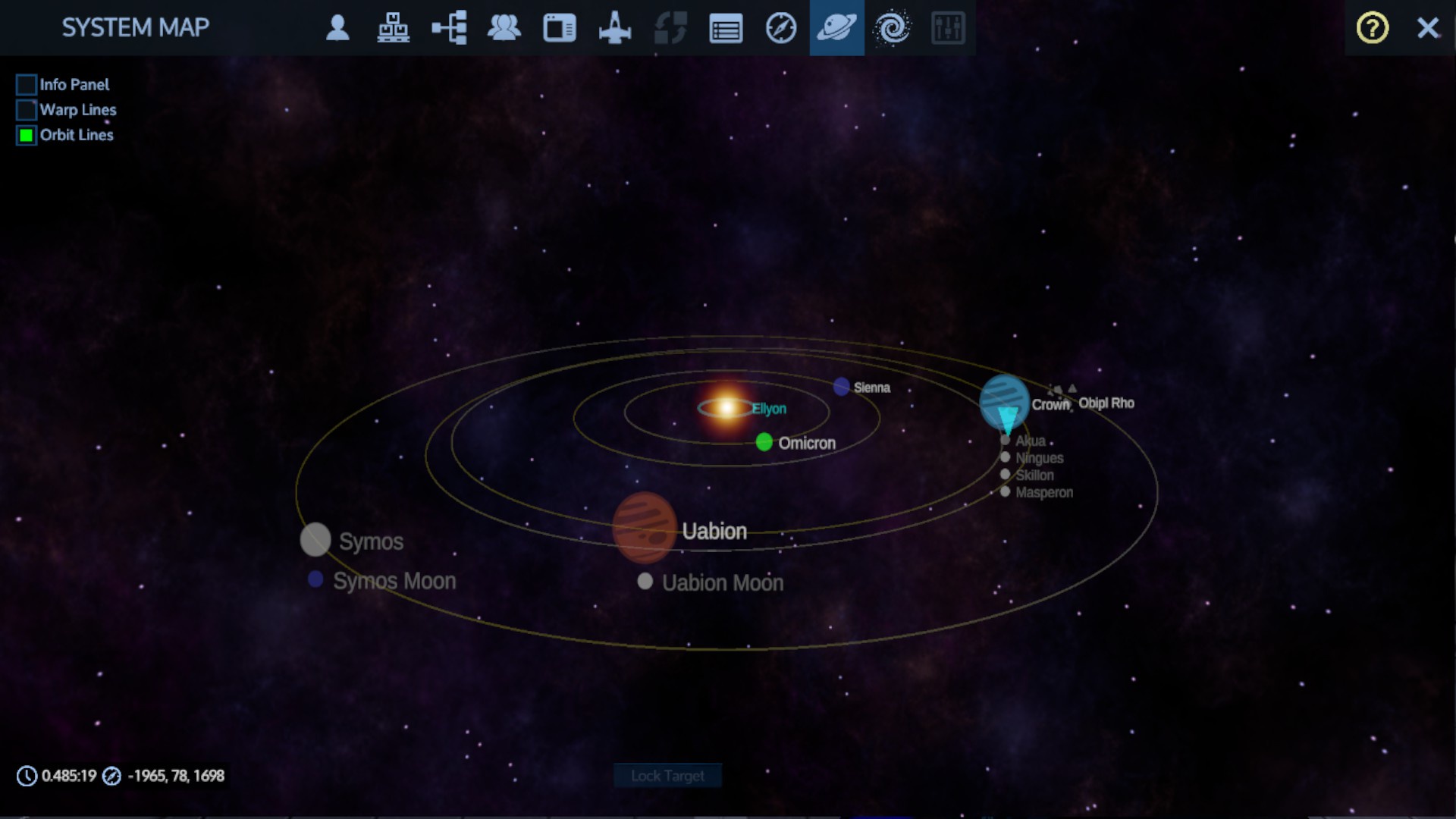Open the single person profile tab
This screenshot has height=819, width=1456.
tap(337, 28)
